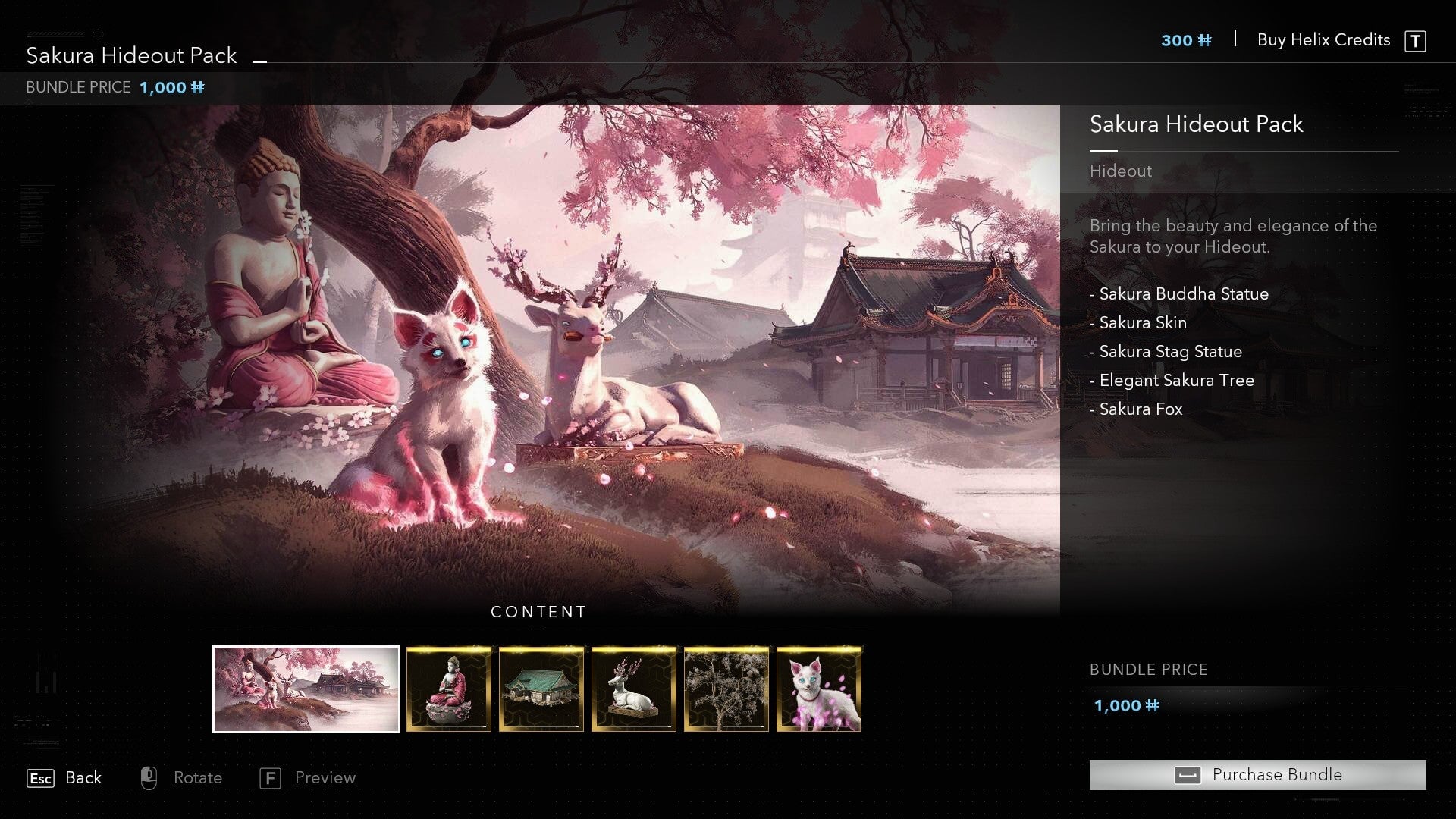Click the Helix icon next to bundle price 1,000
This screenshot has height=819, width=1456.
point(1153,705)
